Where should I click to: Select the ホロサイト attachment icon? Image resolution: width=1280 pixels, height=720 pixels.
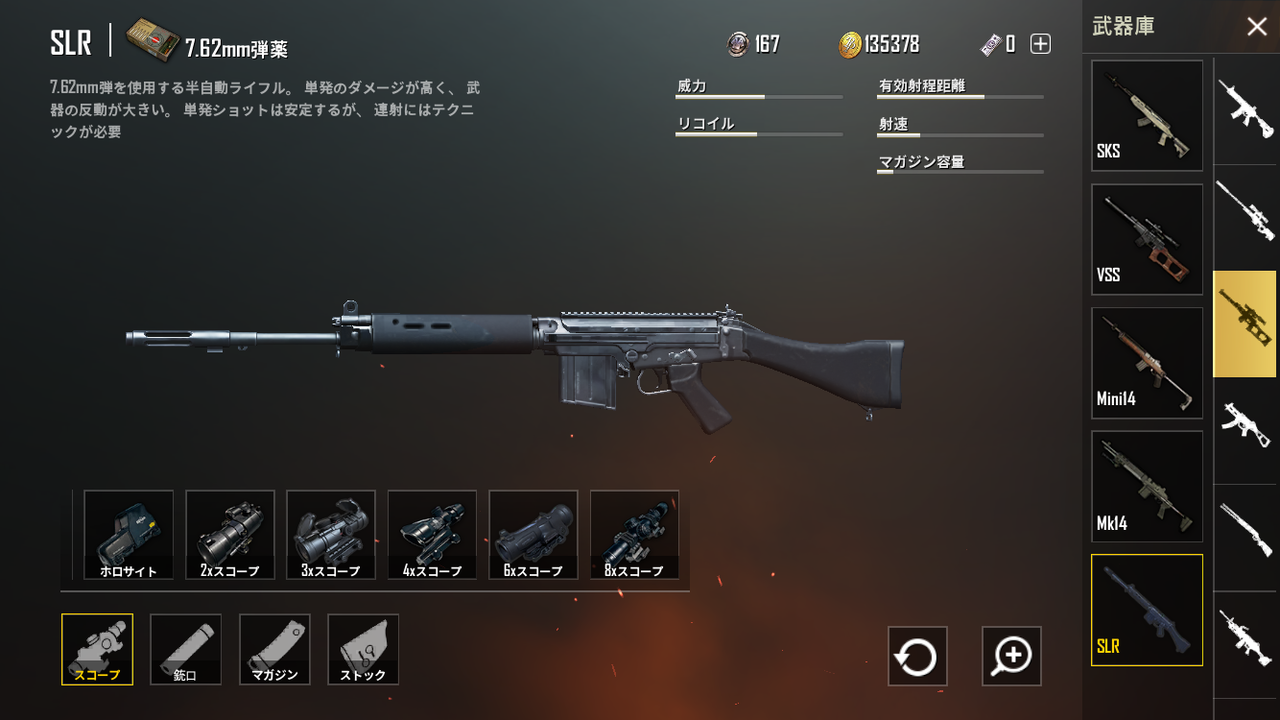tap(128, 534)
